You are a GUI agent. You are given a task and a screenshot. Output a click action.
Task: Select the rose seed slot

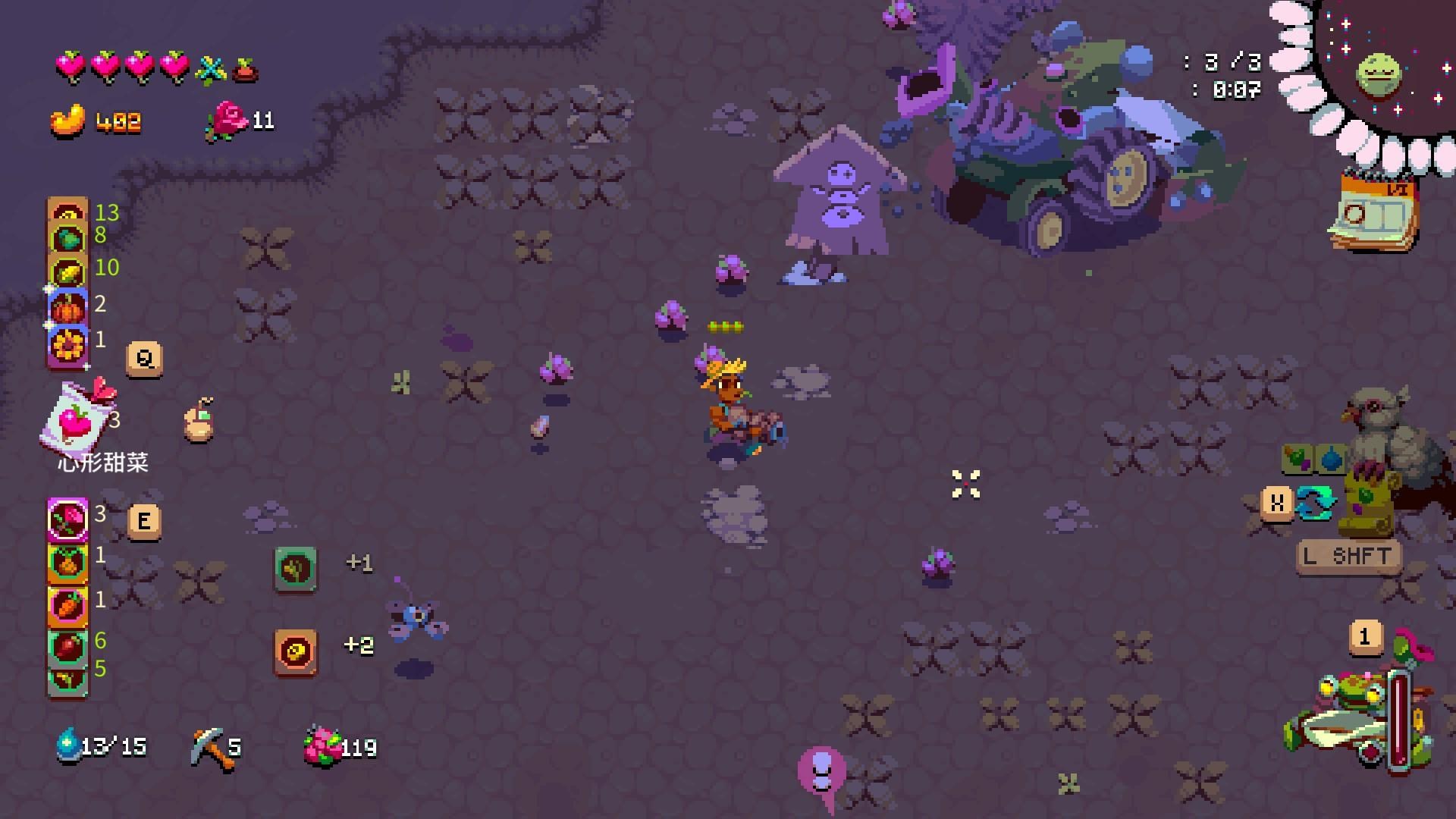[x=67, y=519]
